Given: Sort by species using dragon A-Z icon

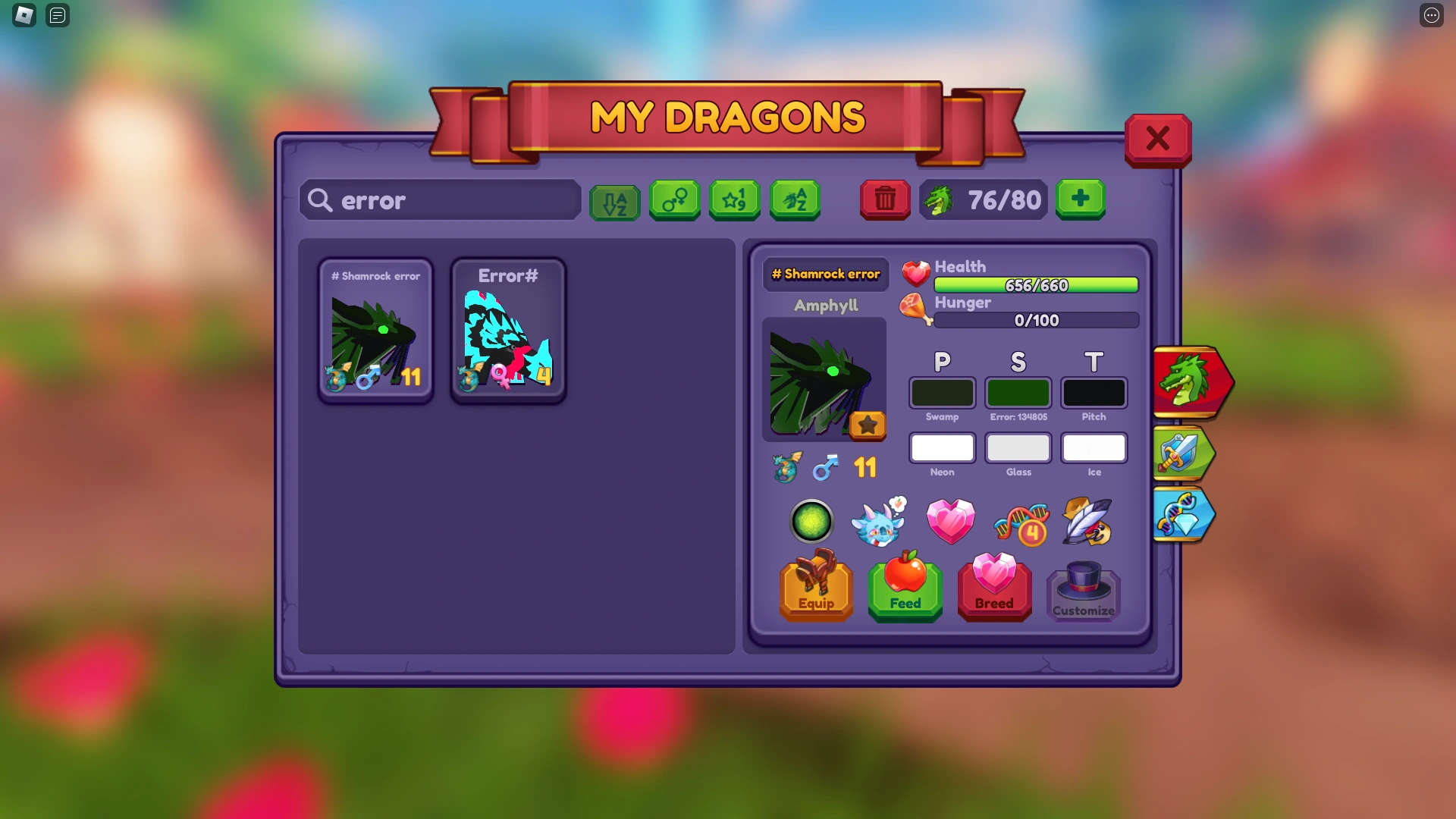Looking at the screenshot, I should pos(795,200).
